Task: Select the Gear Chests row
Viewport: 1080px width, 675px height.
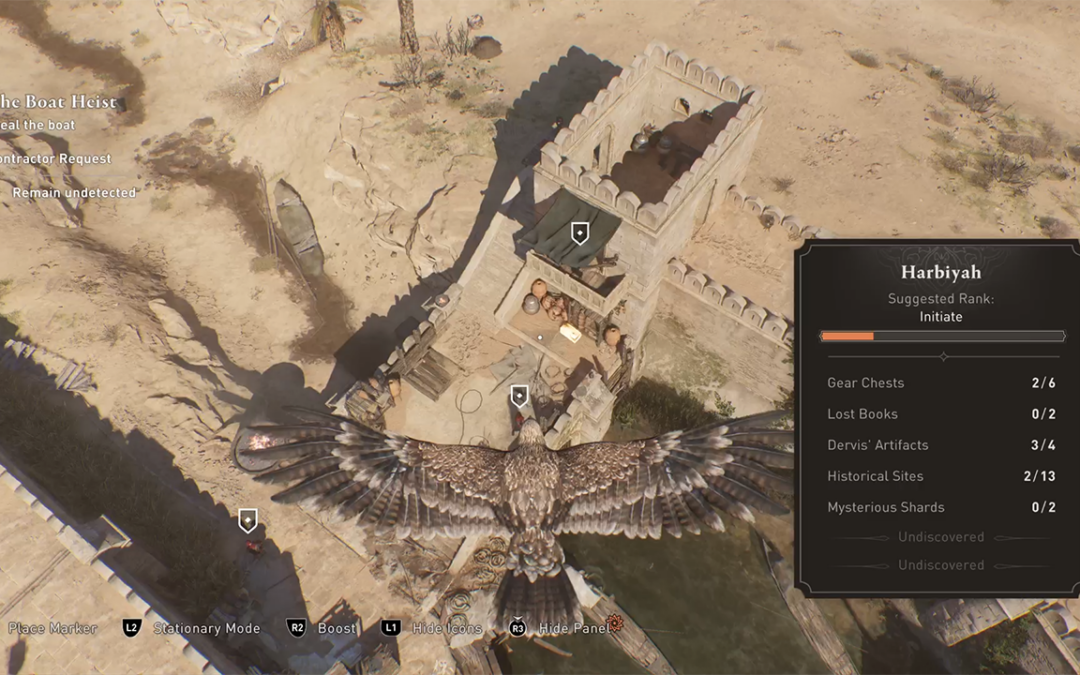Action: coord(940,383)
